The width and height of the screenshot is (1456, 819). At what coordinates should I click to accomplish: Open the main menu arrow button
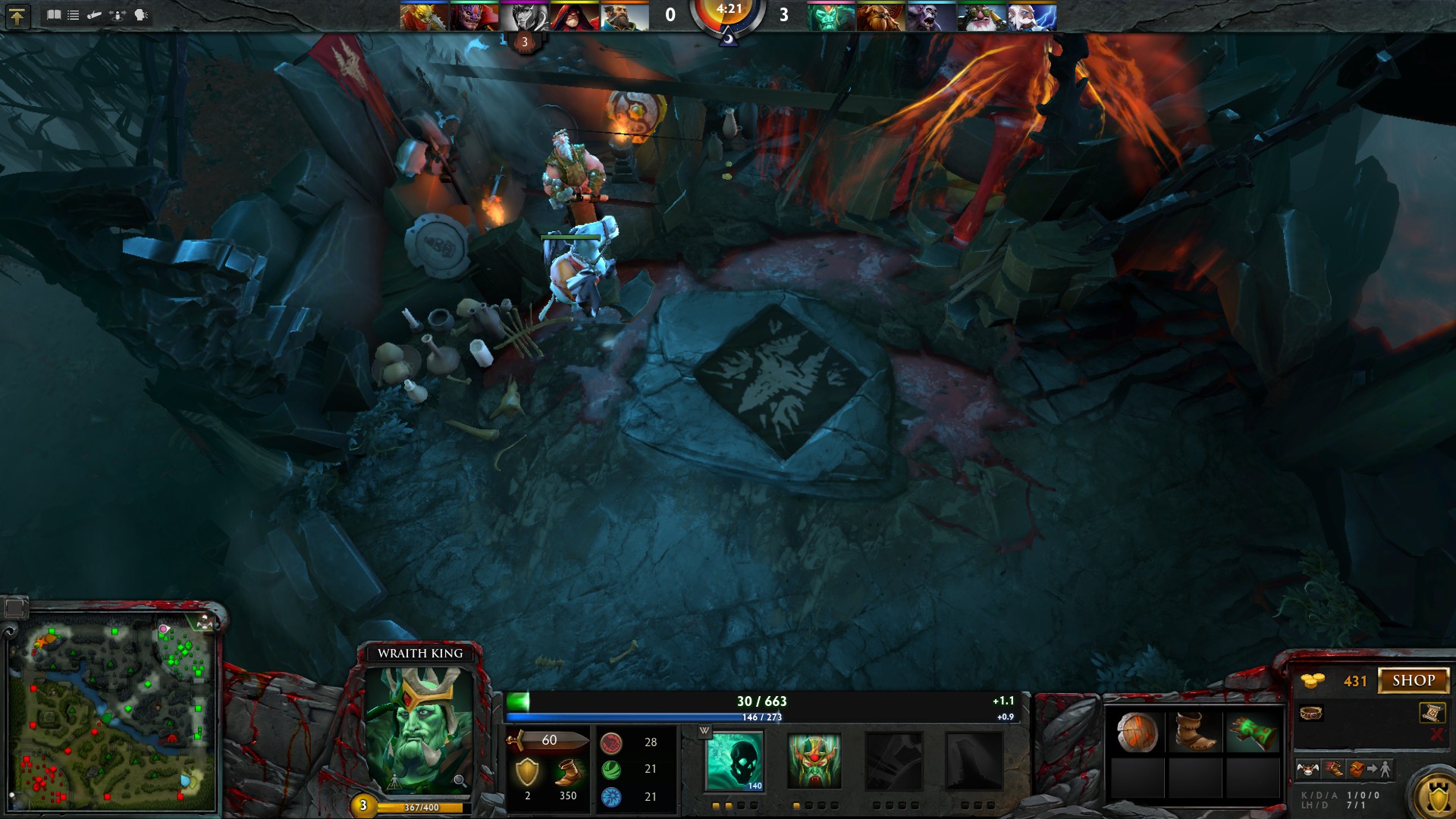click(x=17, y=16)
